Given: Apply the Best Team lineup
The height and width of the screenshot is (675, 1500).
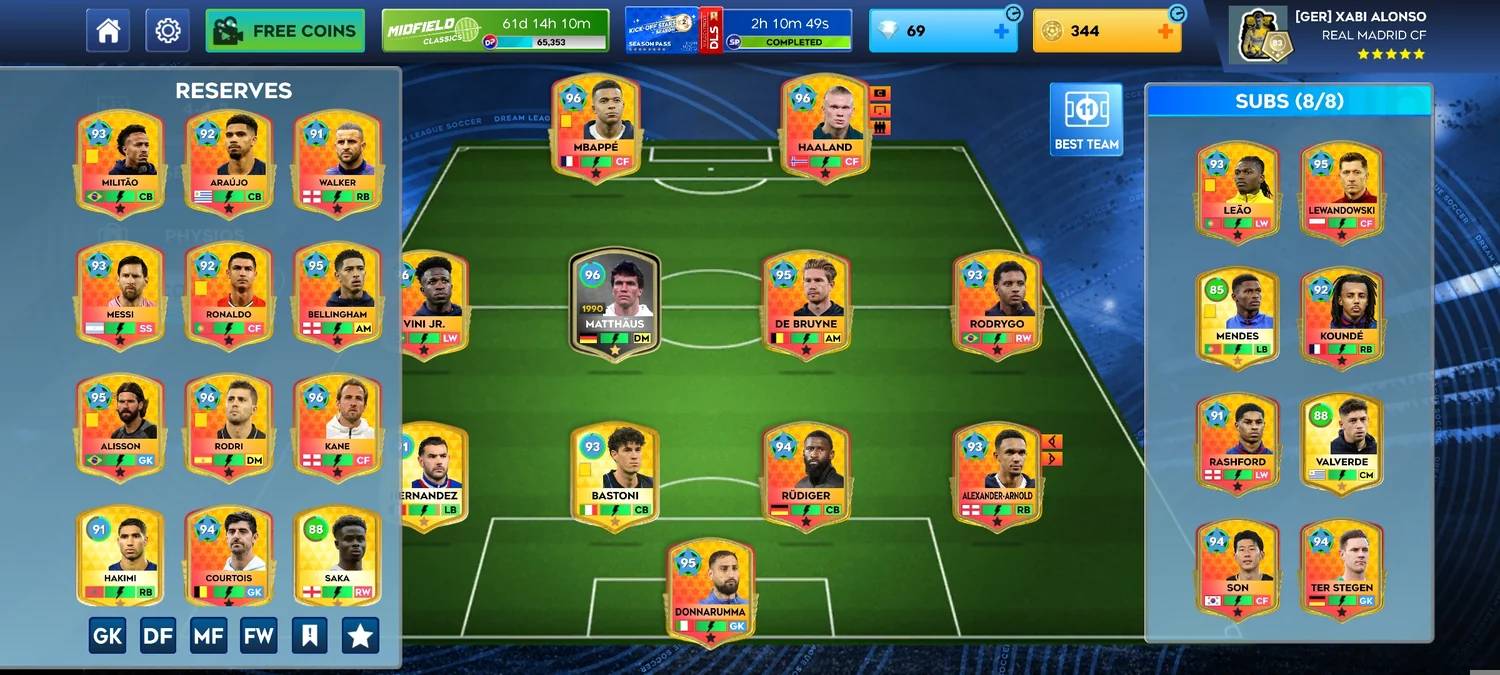Looking at the screenshot, I should click(x=1086, y=119).
